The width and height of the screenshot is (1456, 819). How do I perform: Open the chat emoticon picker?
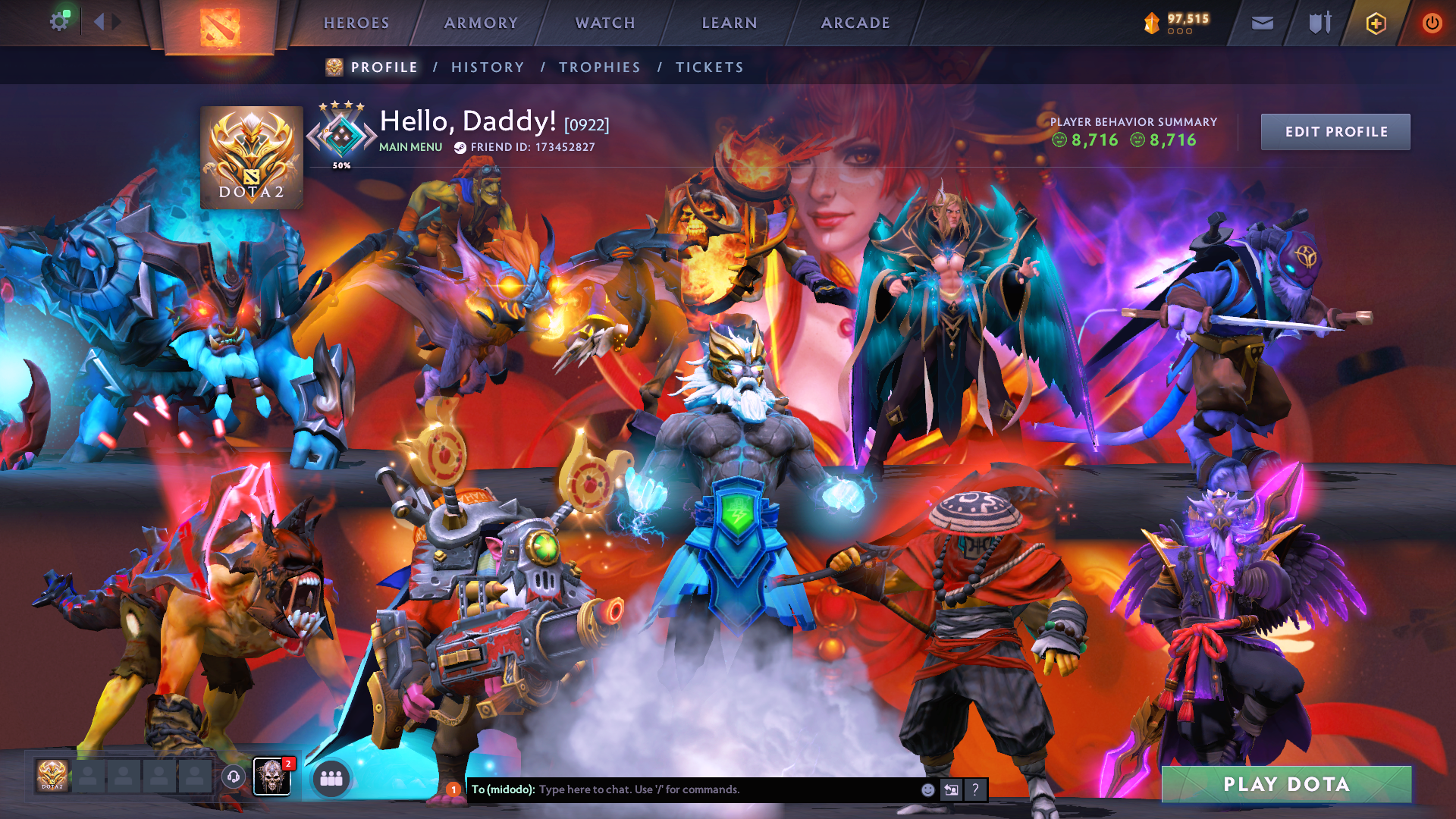pos(927,789)
